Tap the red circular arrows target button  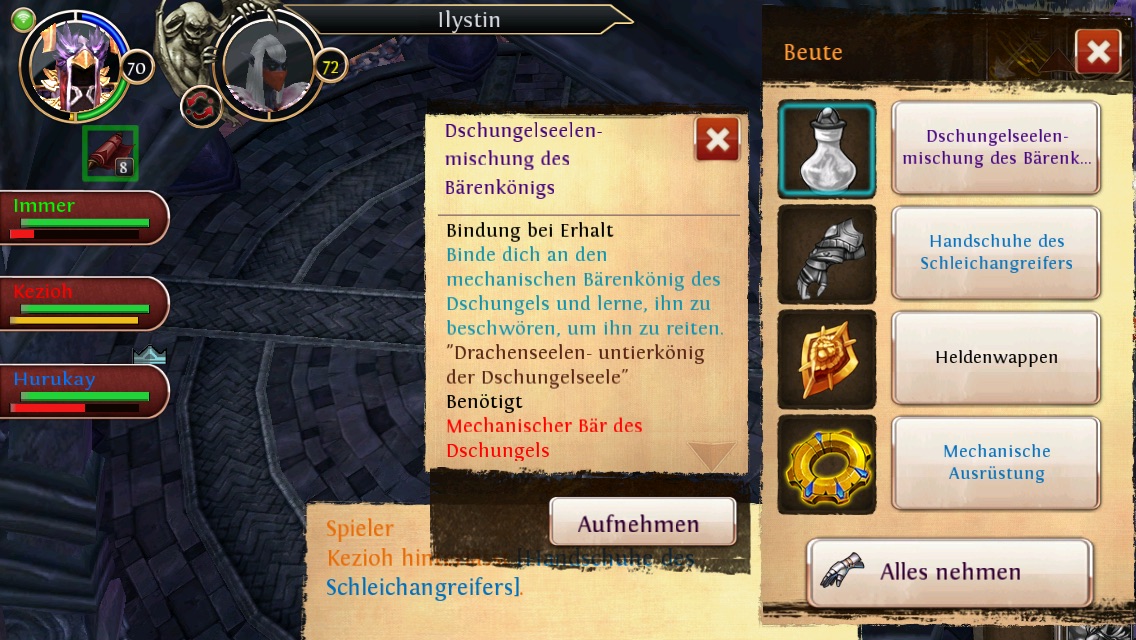click(x=201, y=107)
